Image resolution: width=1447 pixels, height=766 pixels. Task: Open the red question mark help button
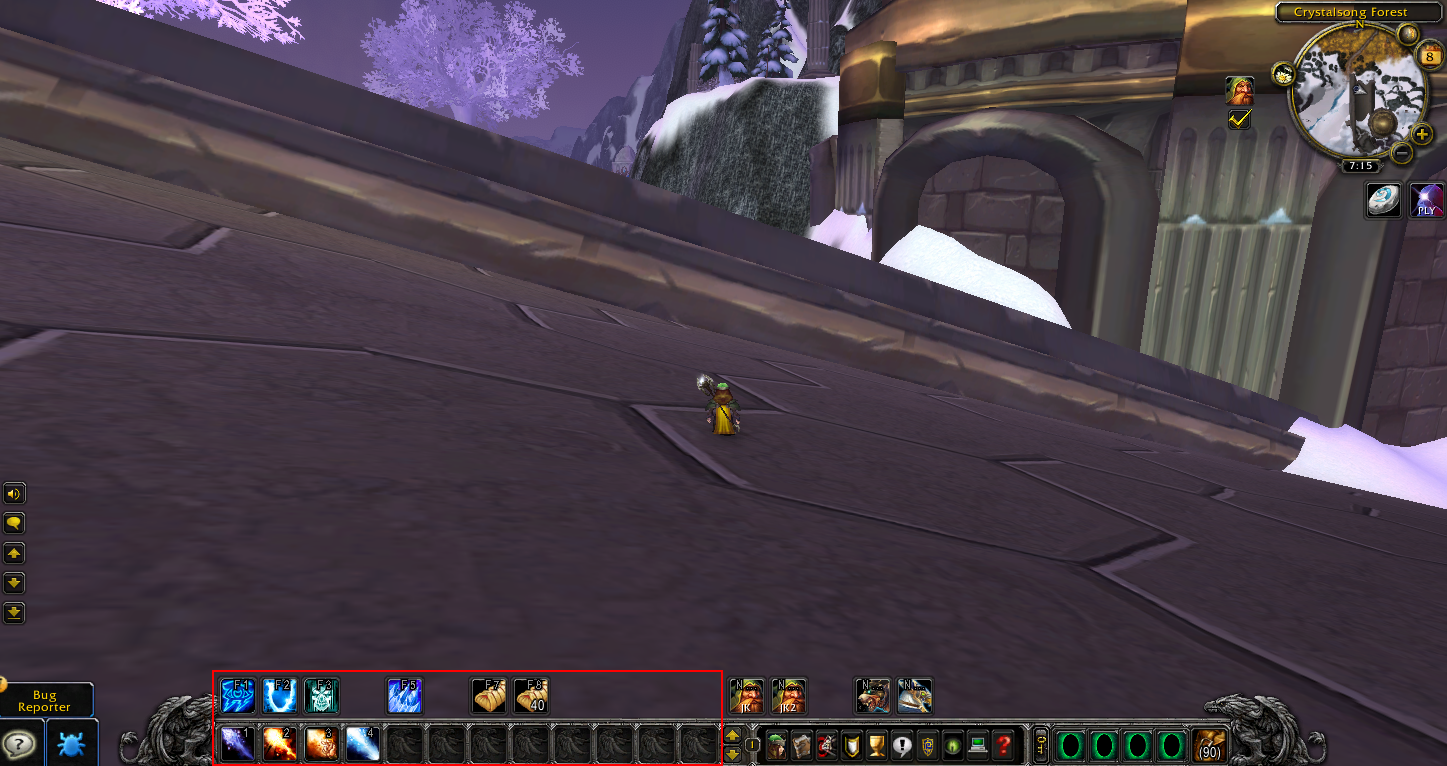[x=1003, y=745]
